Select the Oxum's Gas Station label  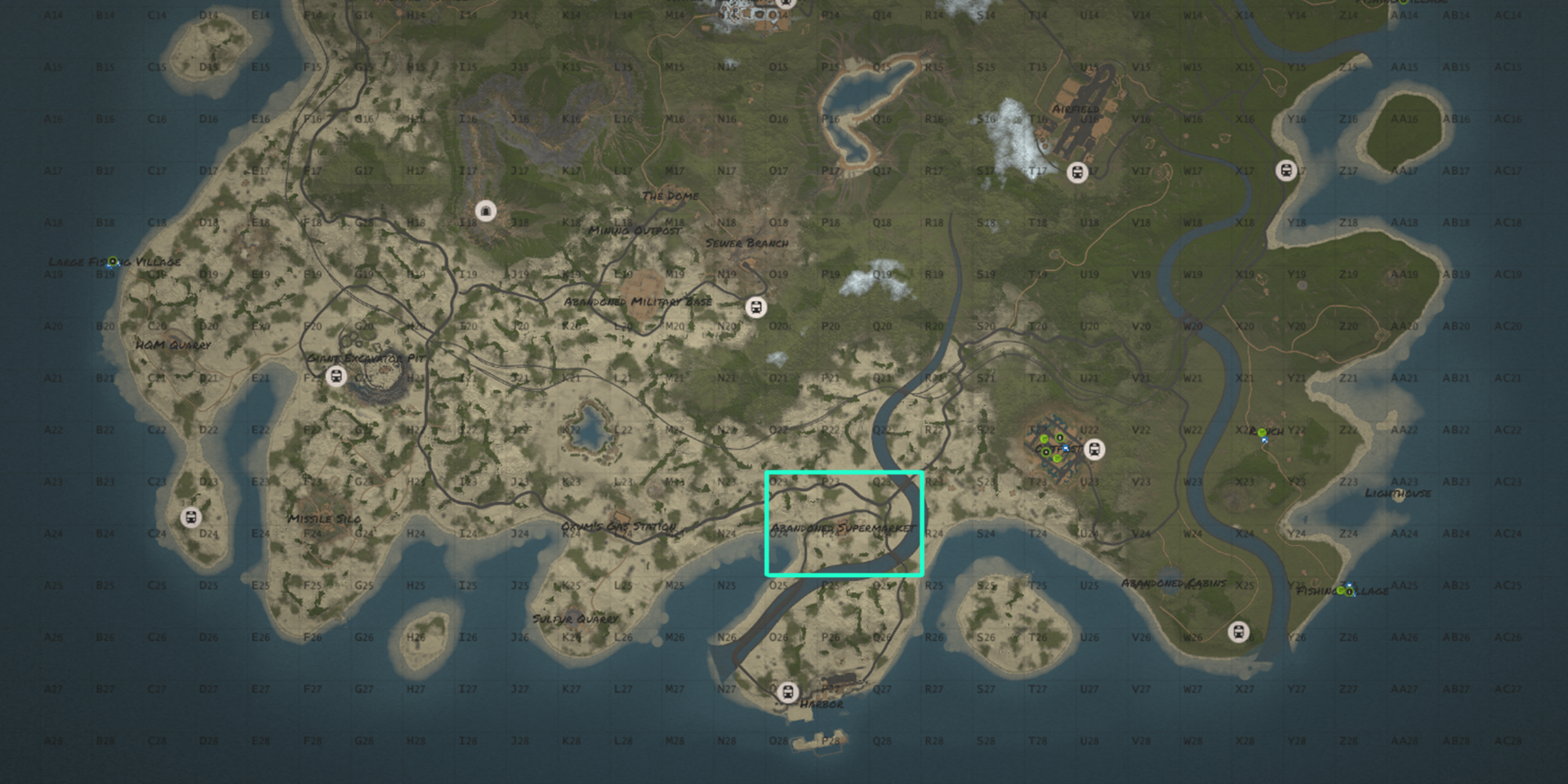(618, 527)
